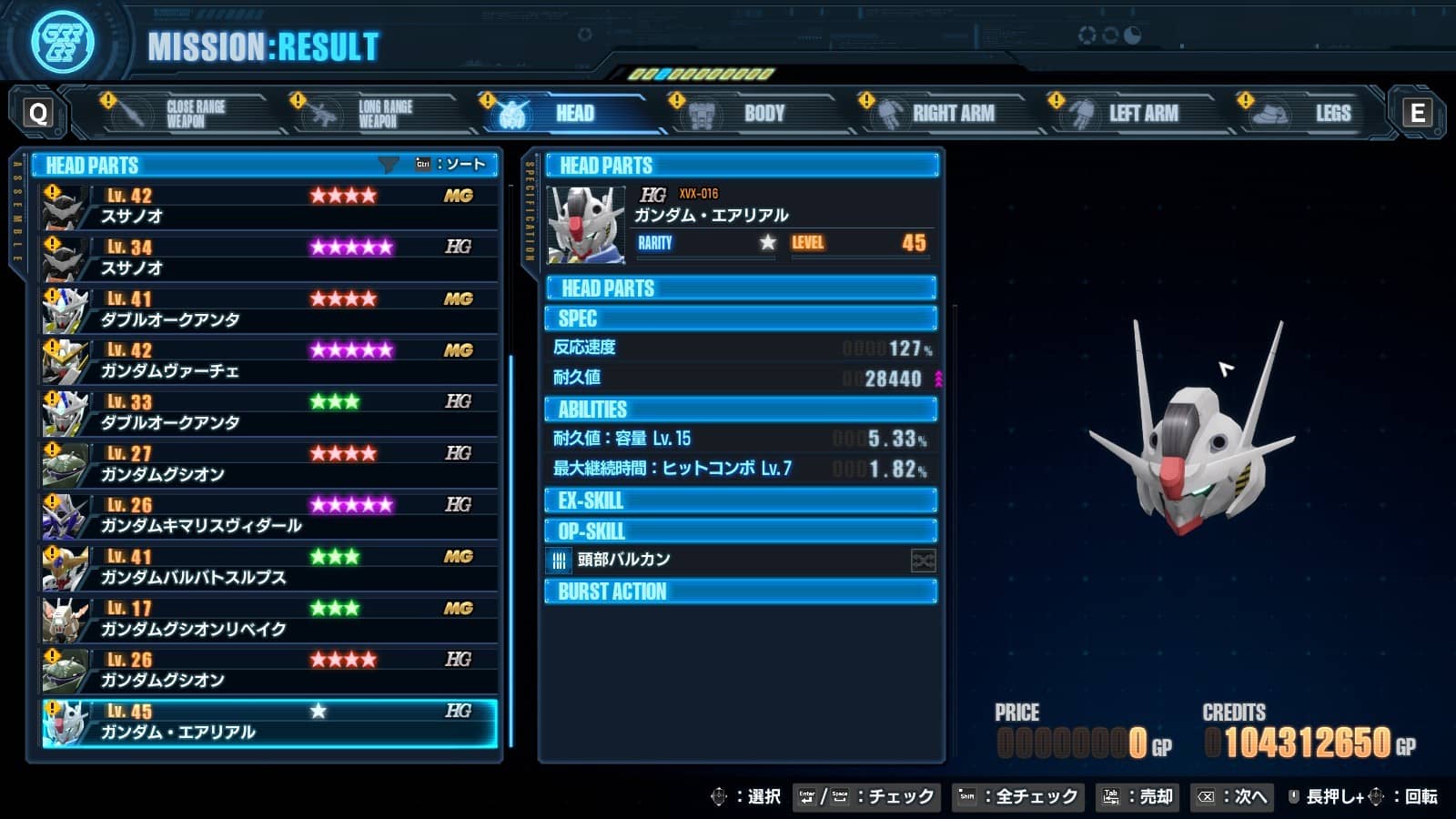The image size is (1456, 819).
Task: Click the warning icon on CLOSE RANGE WEAPON
Action: (x=109, y=100)
